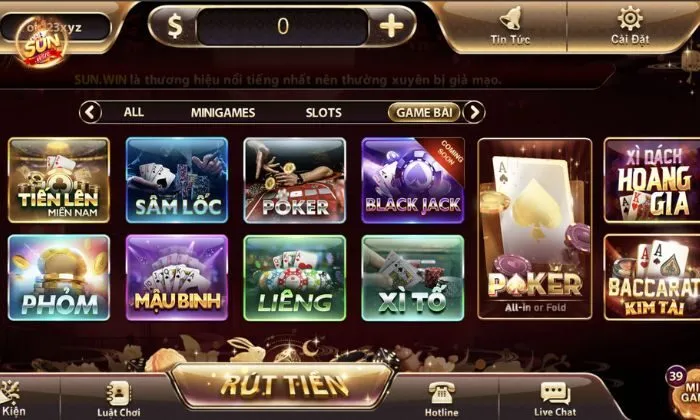Open Live Chat support
Viewport: 700px width, 420px height.
point(555,397)
